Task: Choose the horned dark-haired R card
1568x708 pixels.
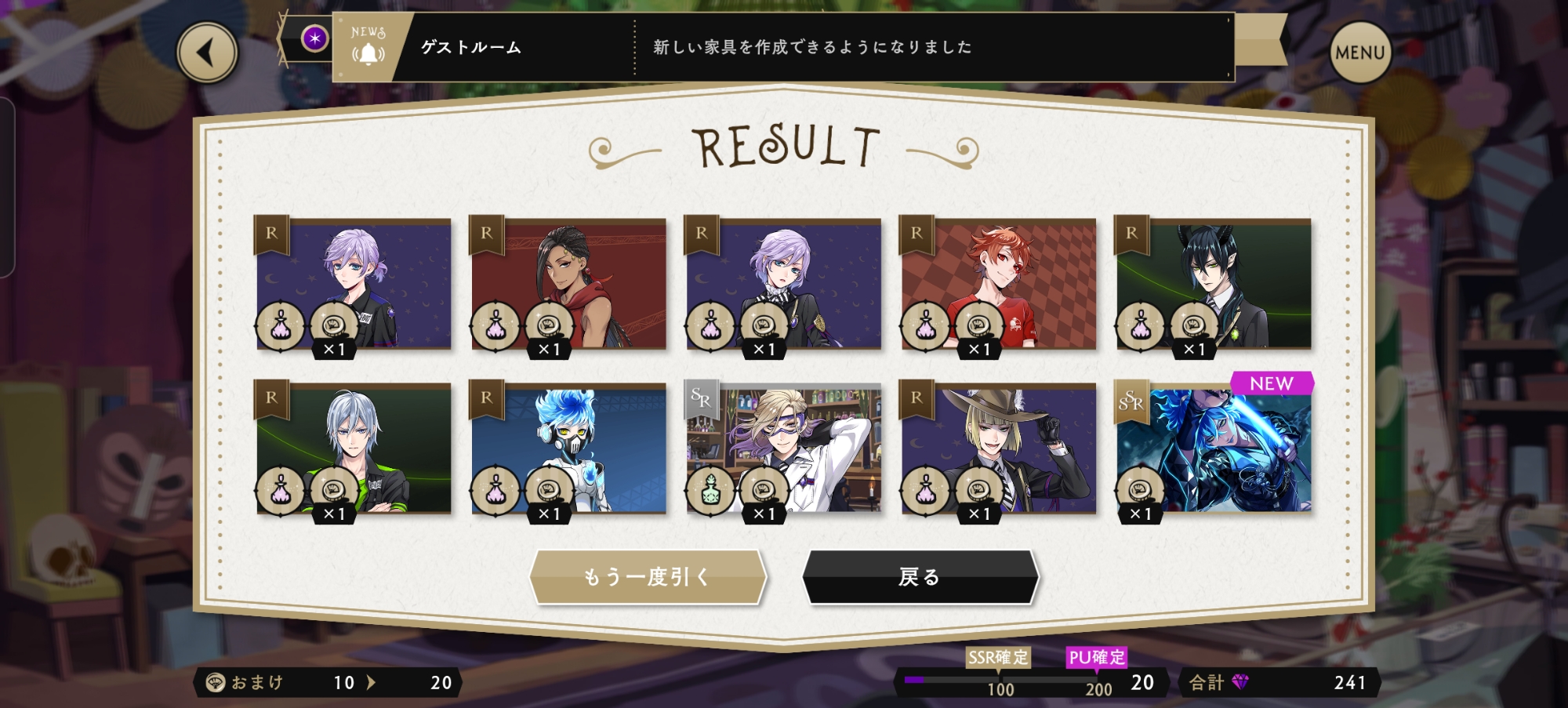Action: 1213,284
